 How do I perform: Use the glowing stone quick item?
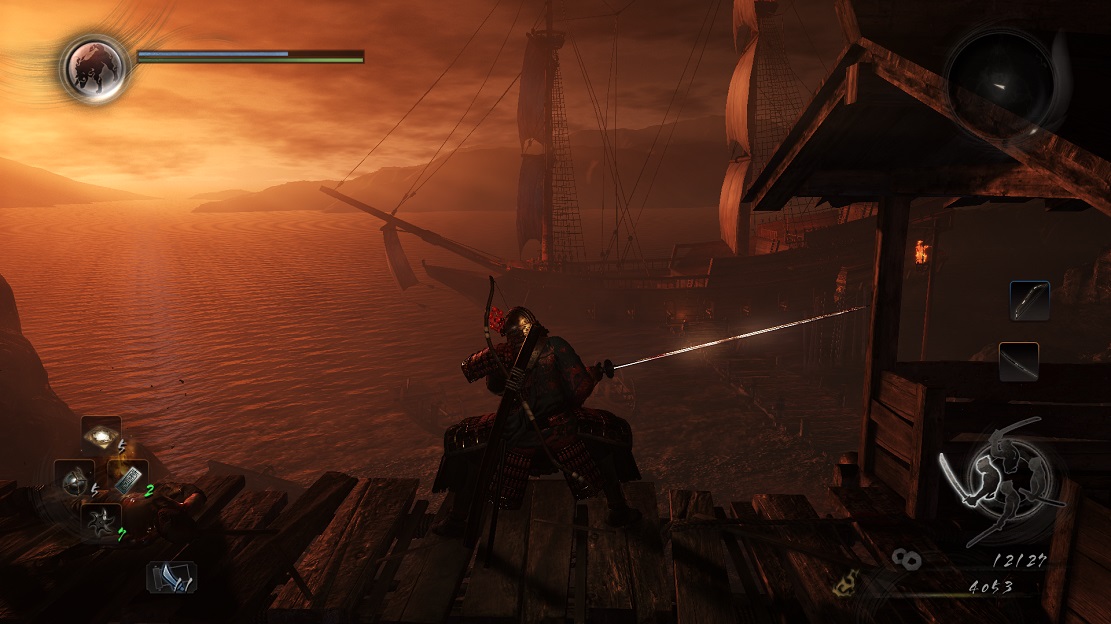pyautogui.click(x=101, y=436)
